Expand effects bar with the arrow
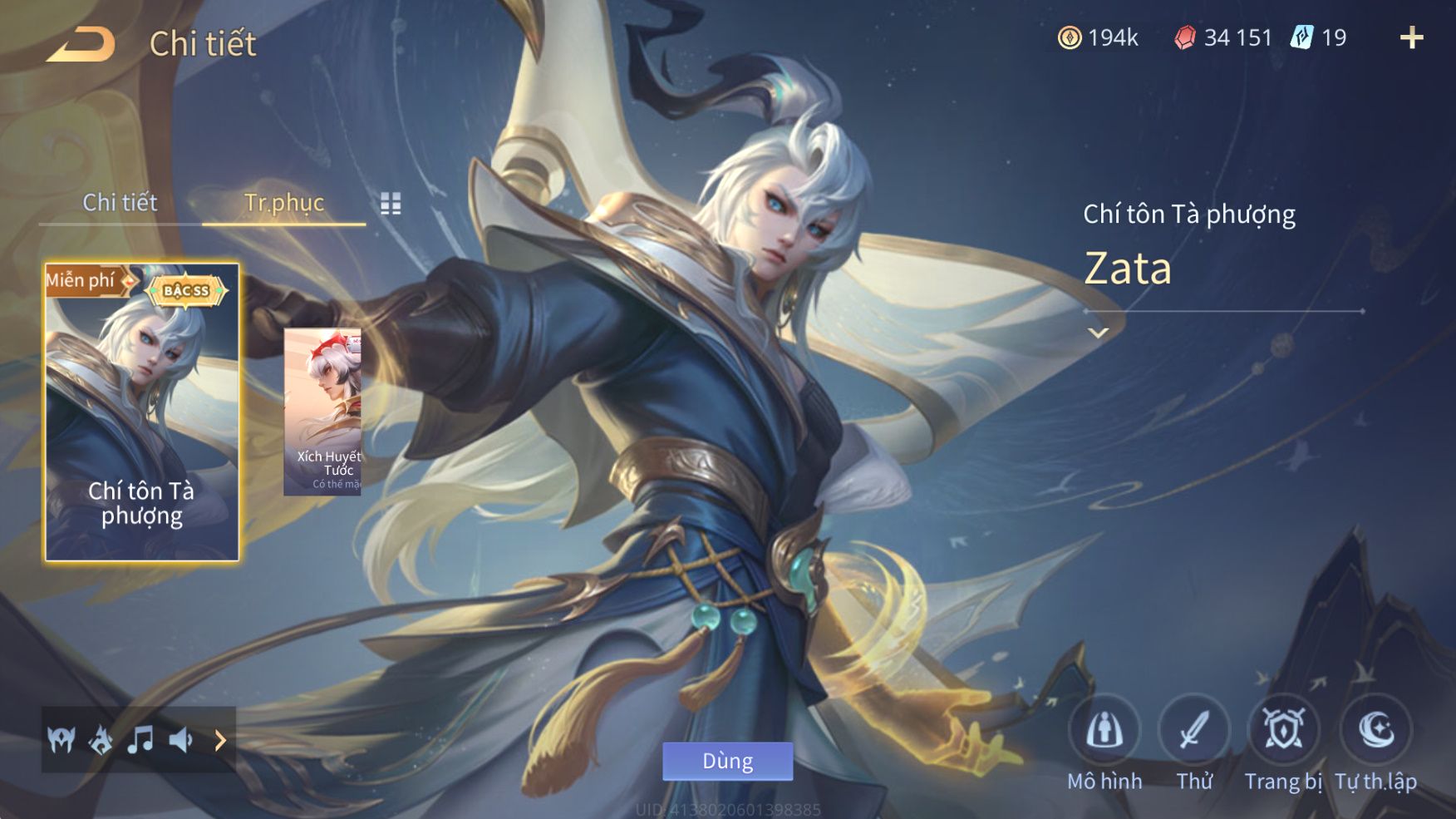1456x819 pixels. click(220, 739)
